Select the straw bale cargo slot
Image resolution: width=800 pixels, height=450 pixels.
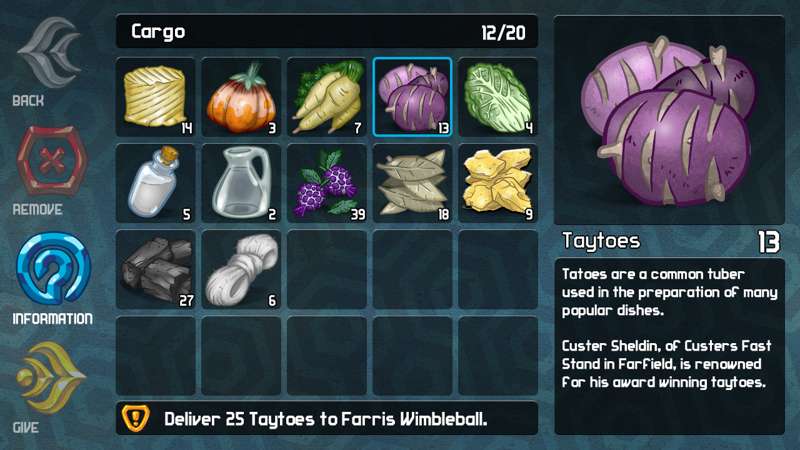[155, 97]
